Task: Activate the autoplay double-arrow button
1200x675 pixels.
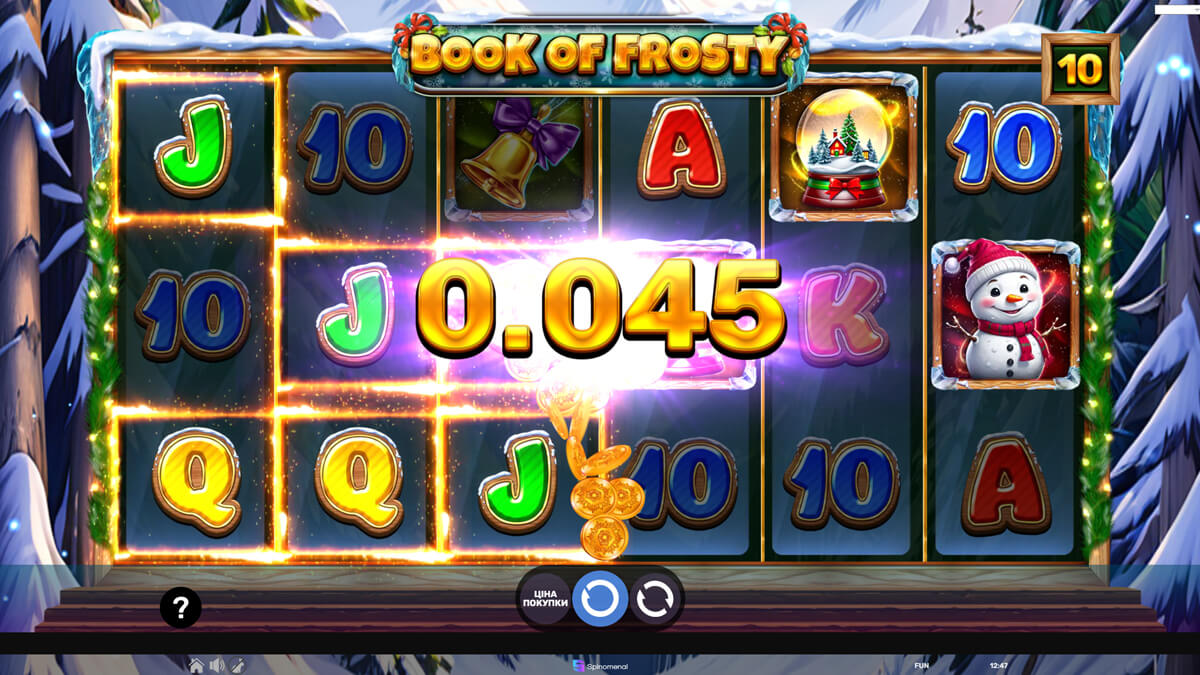Action: coord(654,598)
